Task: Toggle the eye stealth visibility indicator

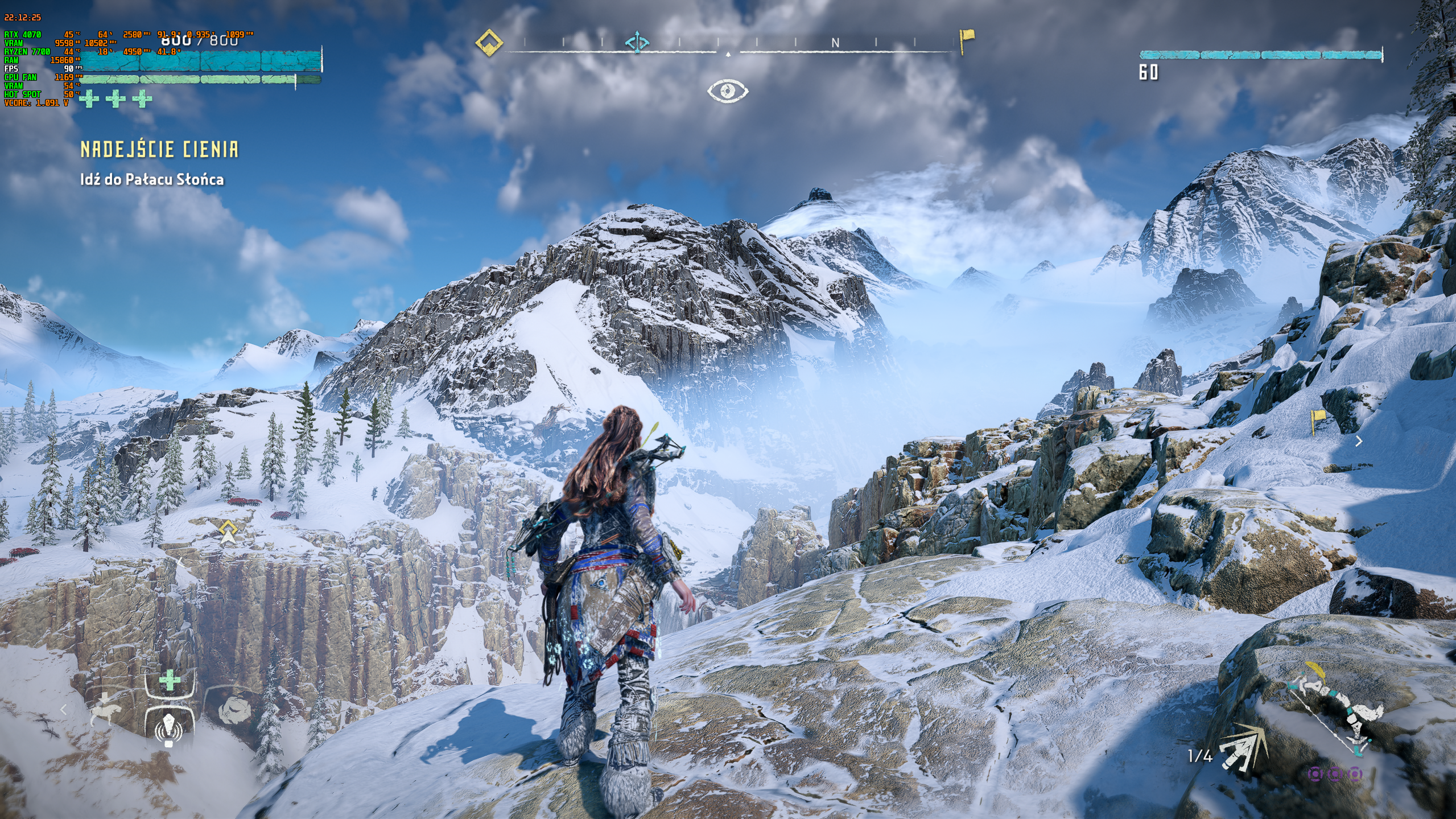Action: tap(727, 91)
